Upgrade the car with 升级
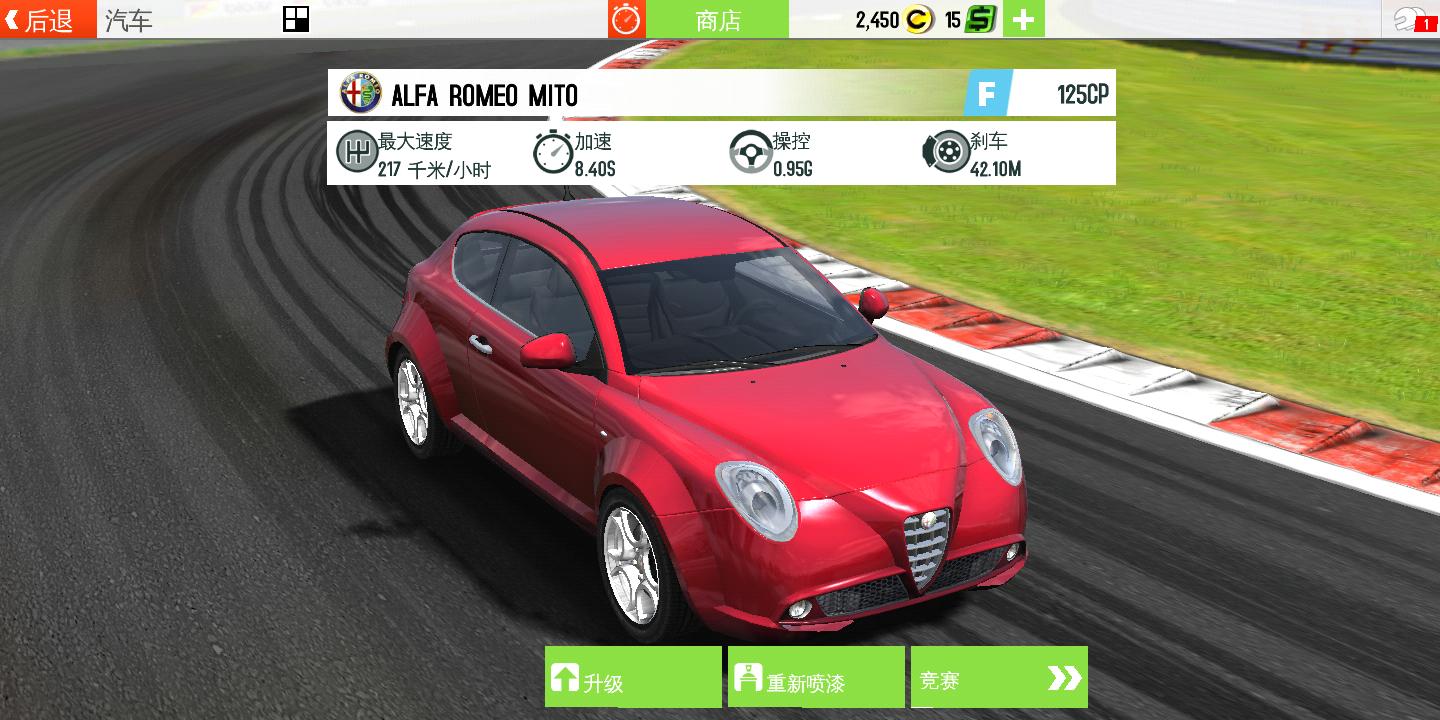The image size is (1440, 720). tap(632, 677)
